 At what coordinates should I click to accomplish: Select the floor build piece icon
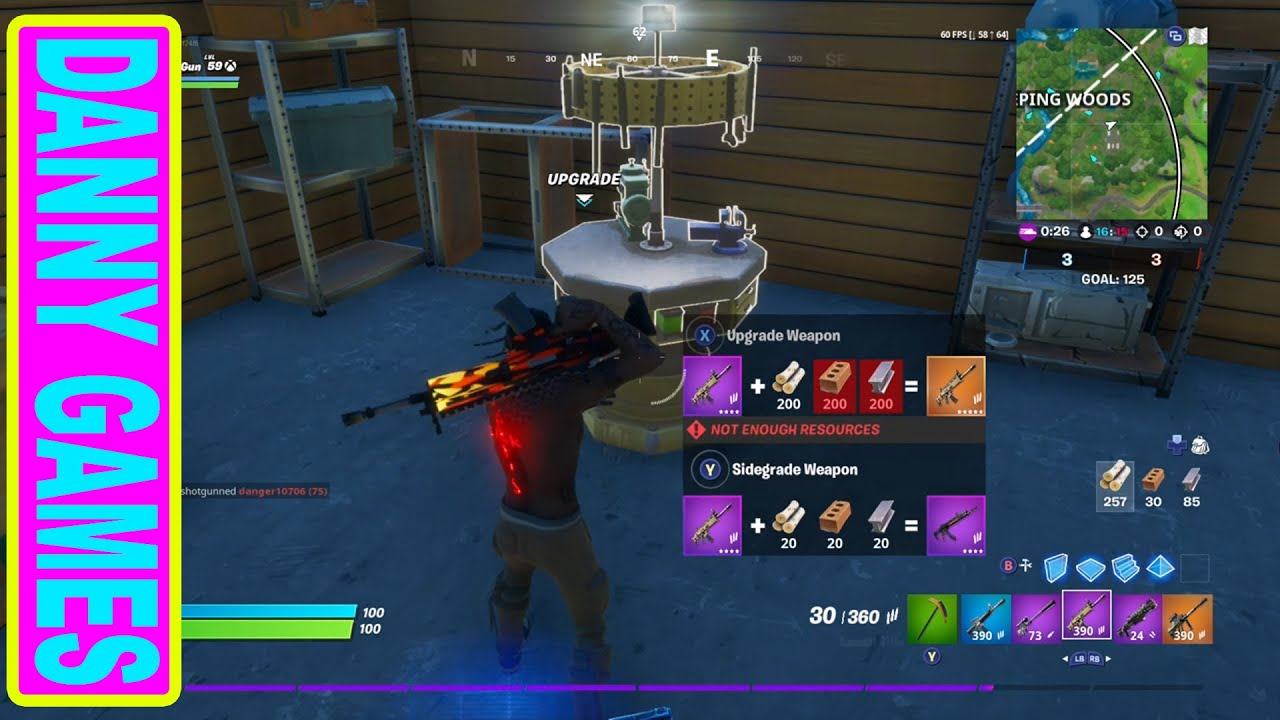click(1090, 566)
